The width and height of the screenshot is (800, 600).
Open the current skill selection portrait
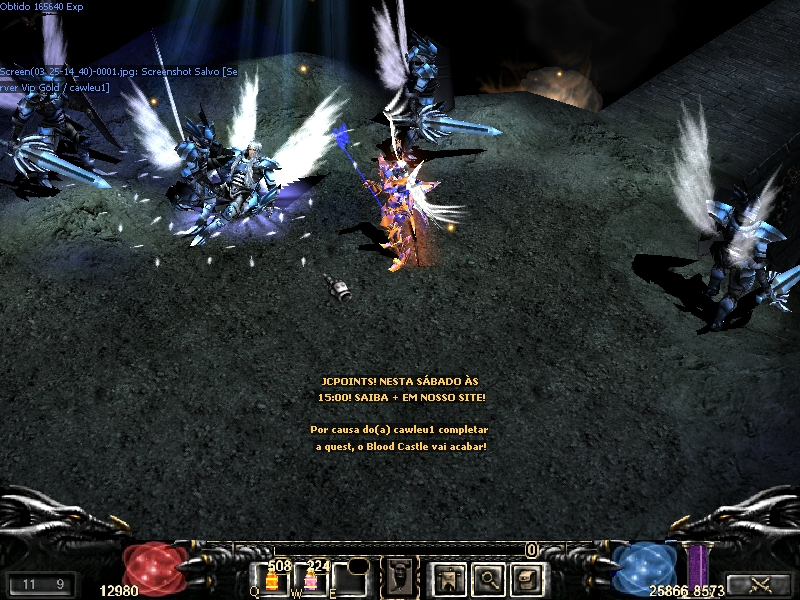tap(401, 577)
